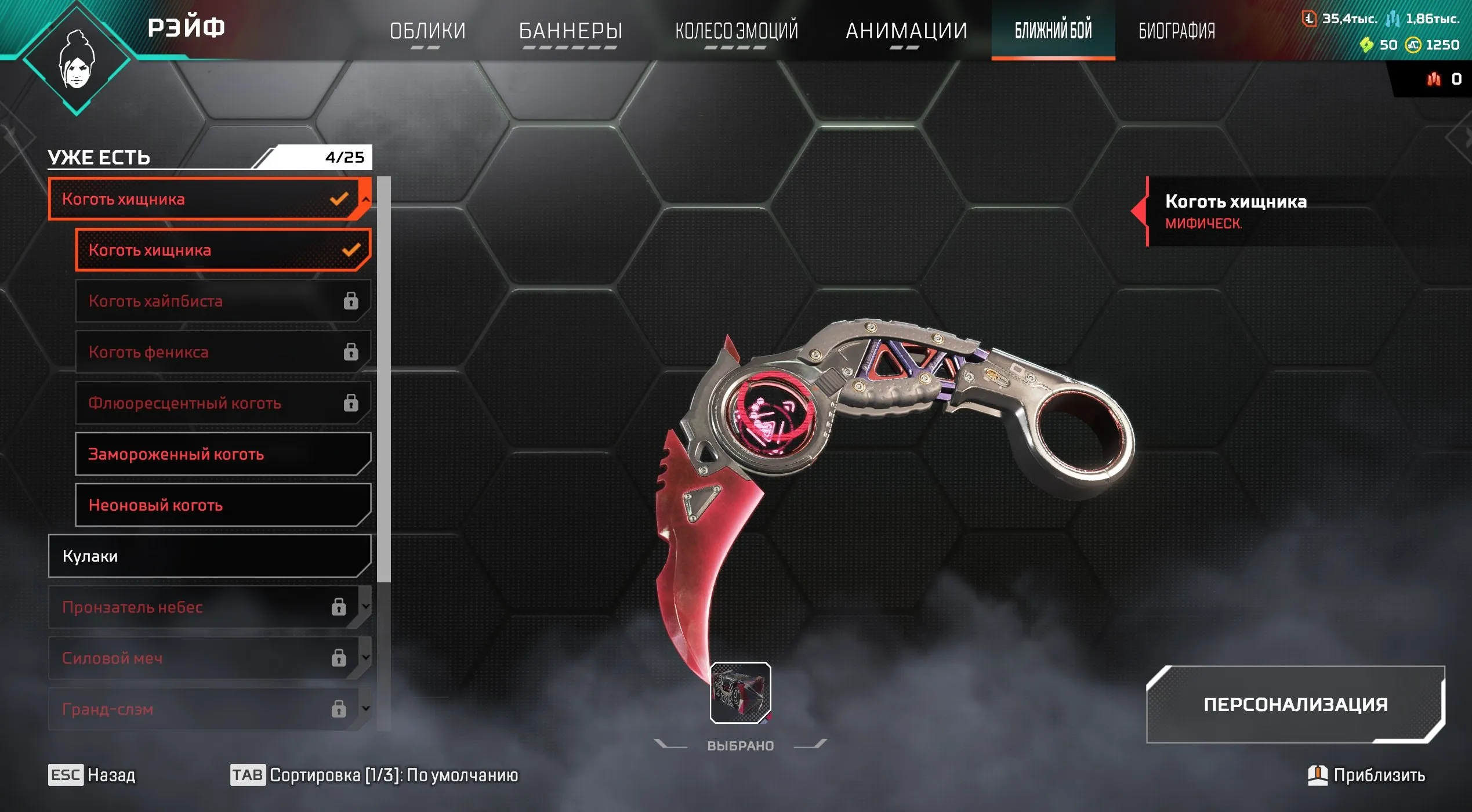Click the lock toggle on Флюоресцентный коготь

(351, 403)
